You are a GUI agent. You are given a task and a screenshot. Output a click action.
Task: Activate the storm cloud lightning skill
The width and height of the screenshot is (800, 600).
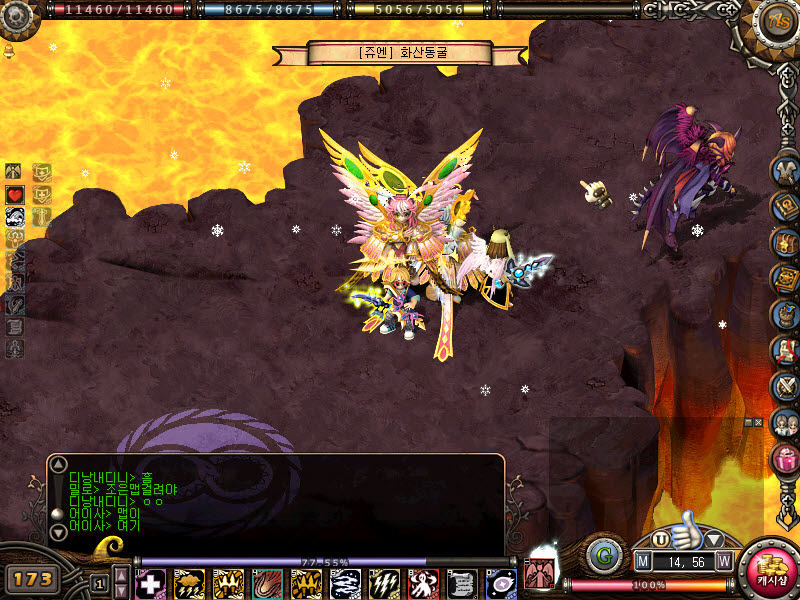189,583
